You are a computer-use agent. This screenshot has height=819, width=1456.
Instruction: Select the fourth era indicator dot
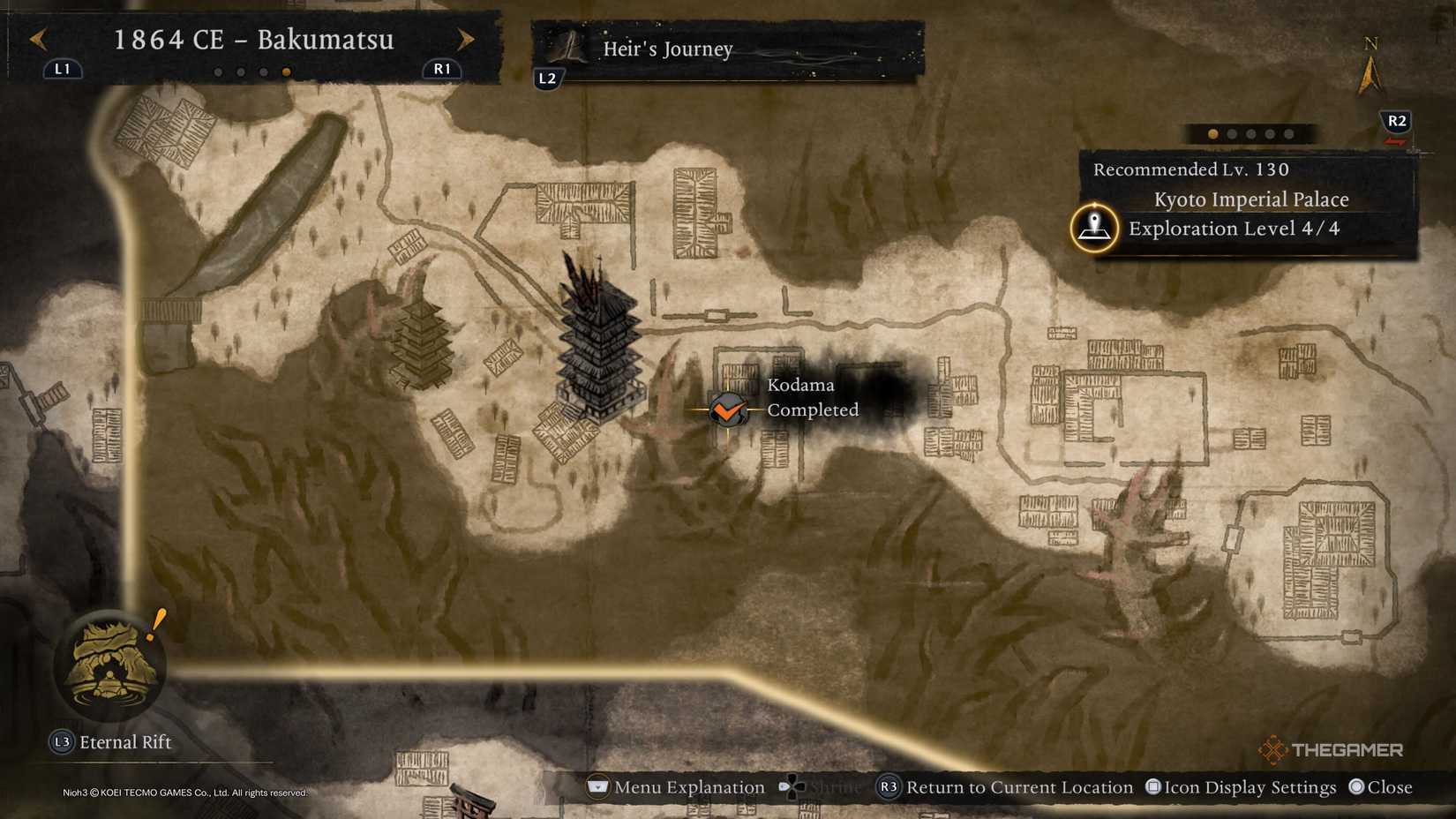coord(286,71)
